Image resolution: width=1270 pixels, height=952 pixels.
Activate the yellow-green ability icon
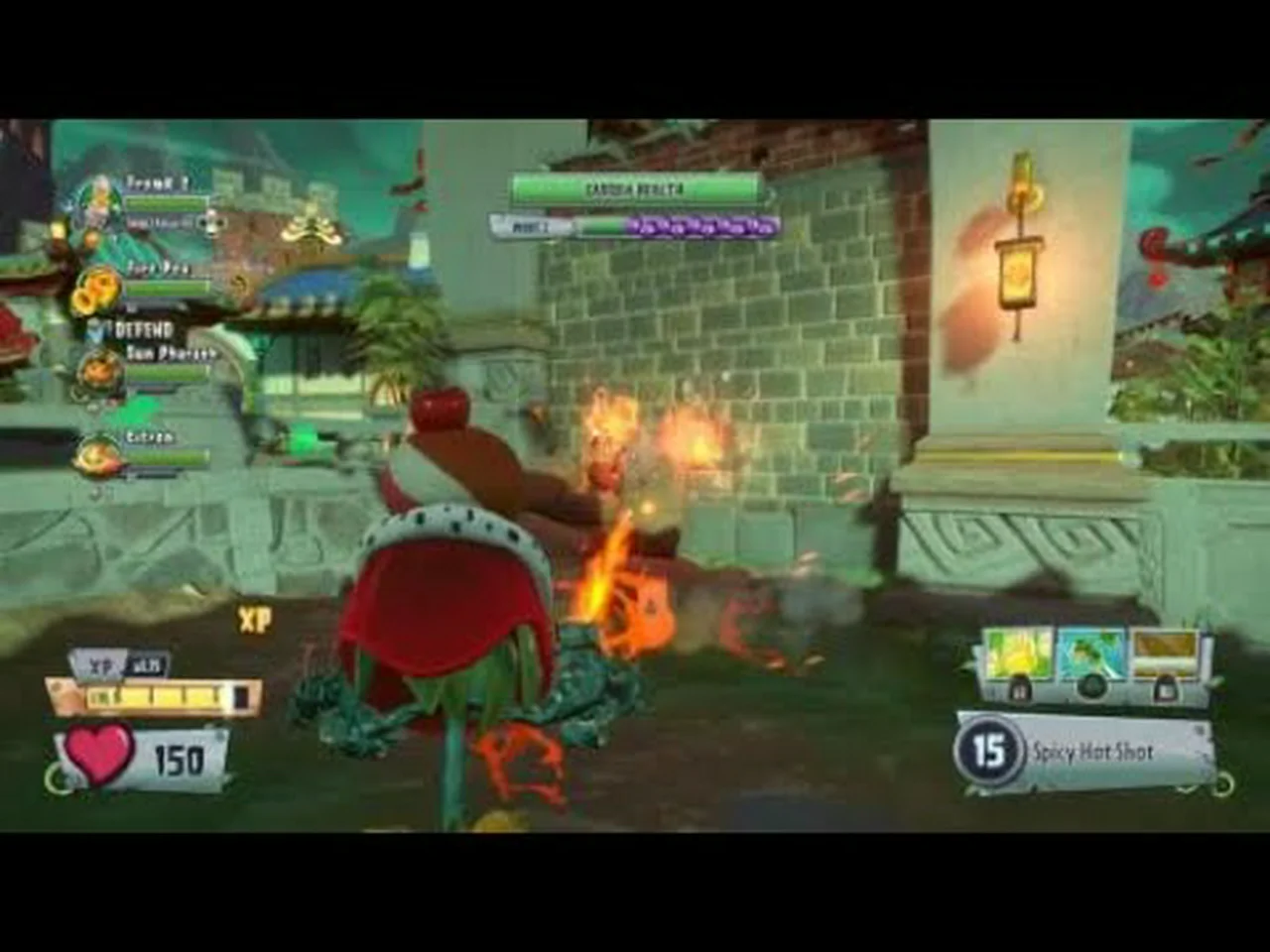point(1017,655)
